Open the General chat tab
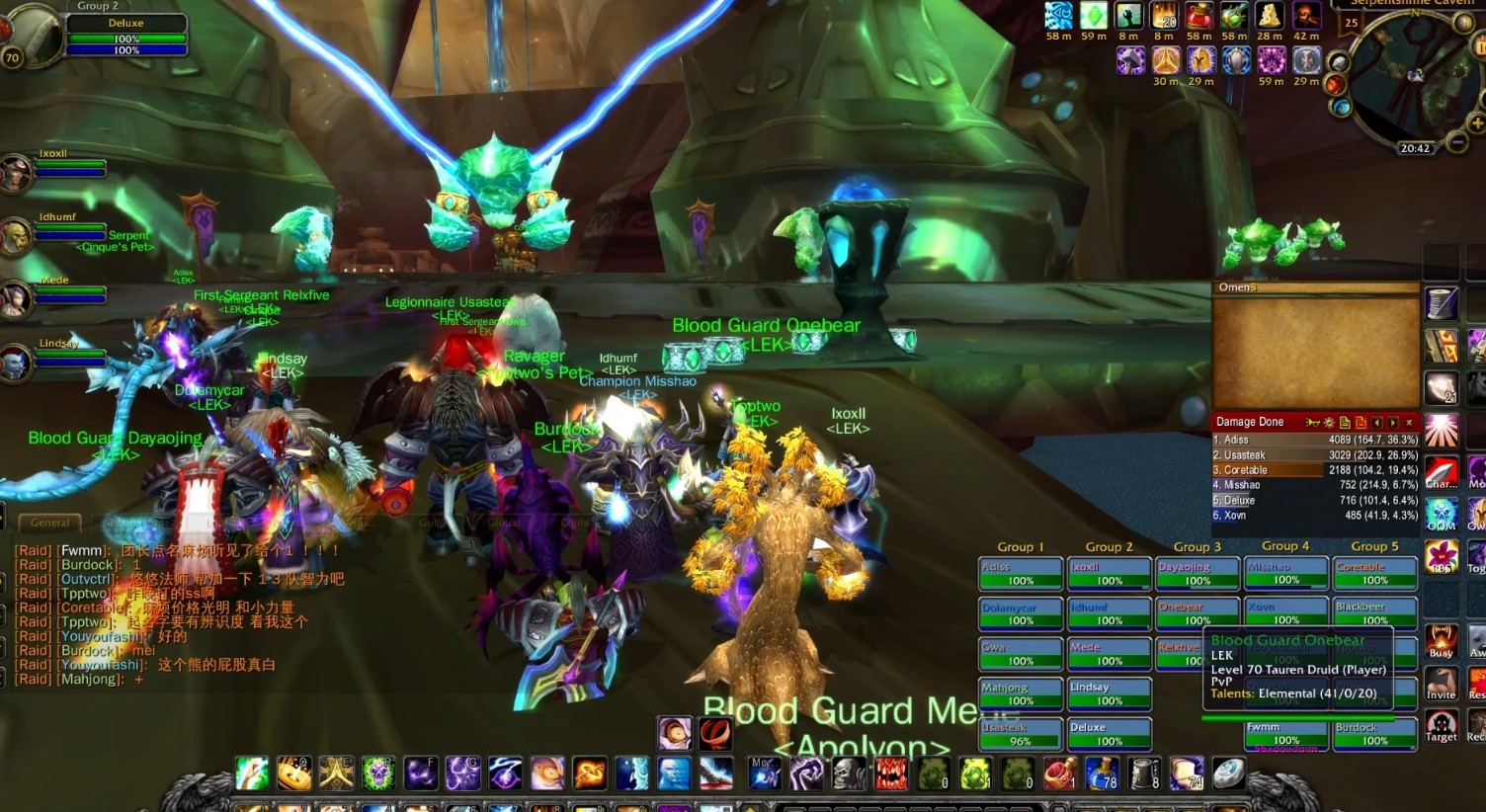The image size is (1486, 812). 49,523
